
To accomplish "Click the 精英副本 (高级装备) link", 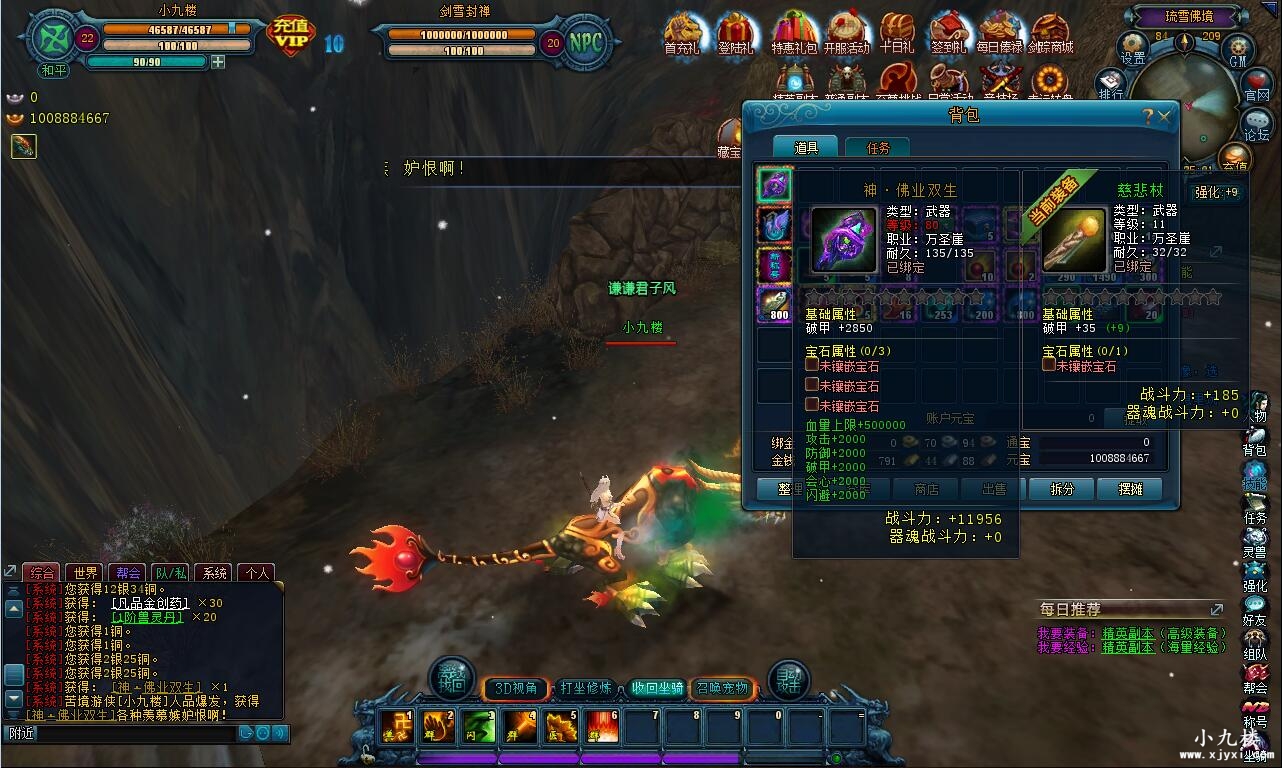I will point(1128,633).
